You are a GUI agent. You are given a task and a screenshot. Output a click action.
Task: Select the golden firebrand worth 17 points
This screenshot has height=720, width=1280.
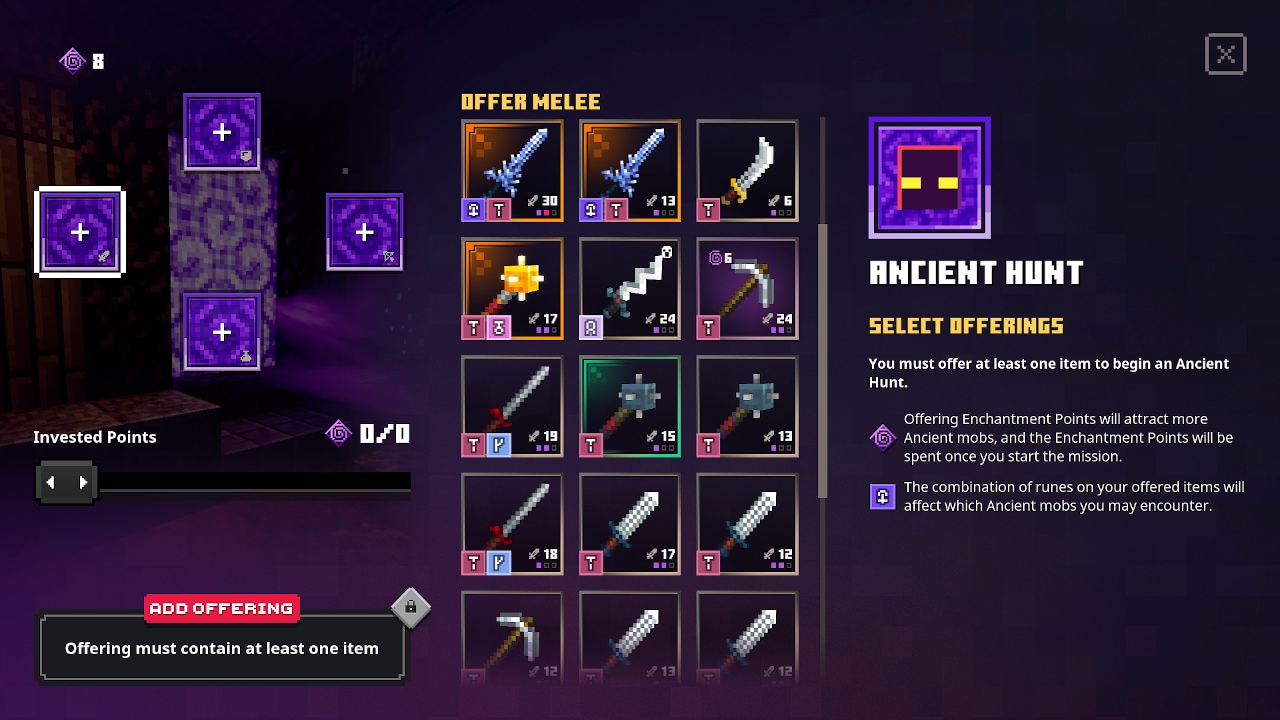pos(512,289)
